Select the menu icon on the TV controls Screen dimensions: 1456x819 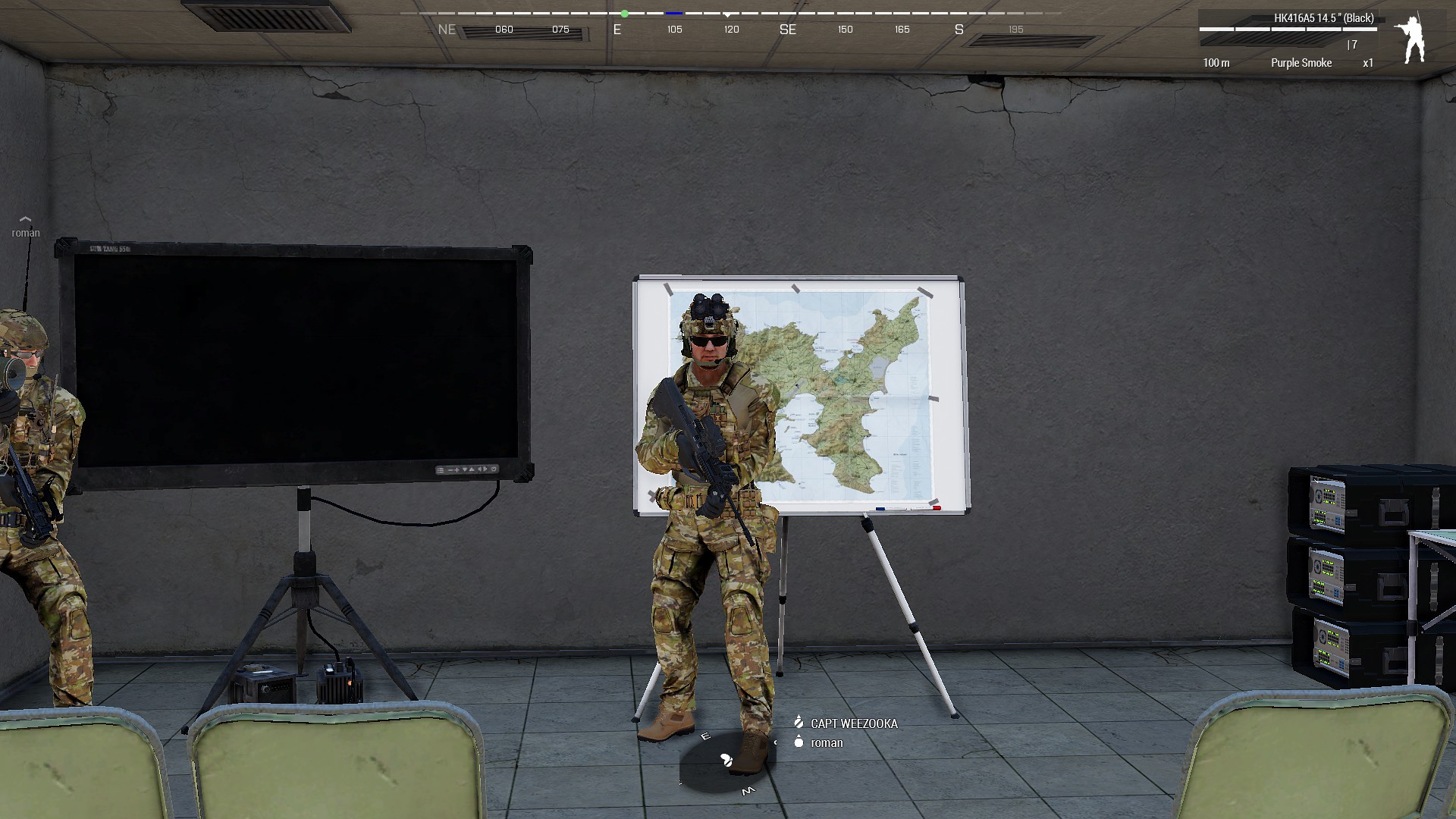pyautogui.click(x=441, y=470)
